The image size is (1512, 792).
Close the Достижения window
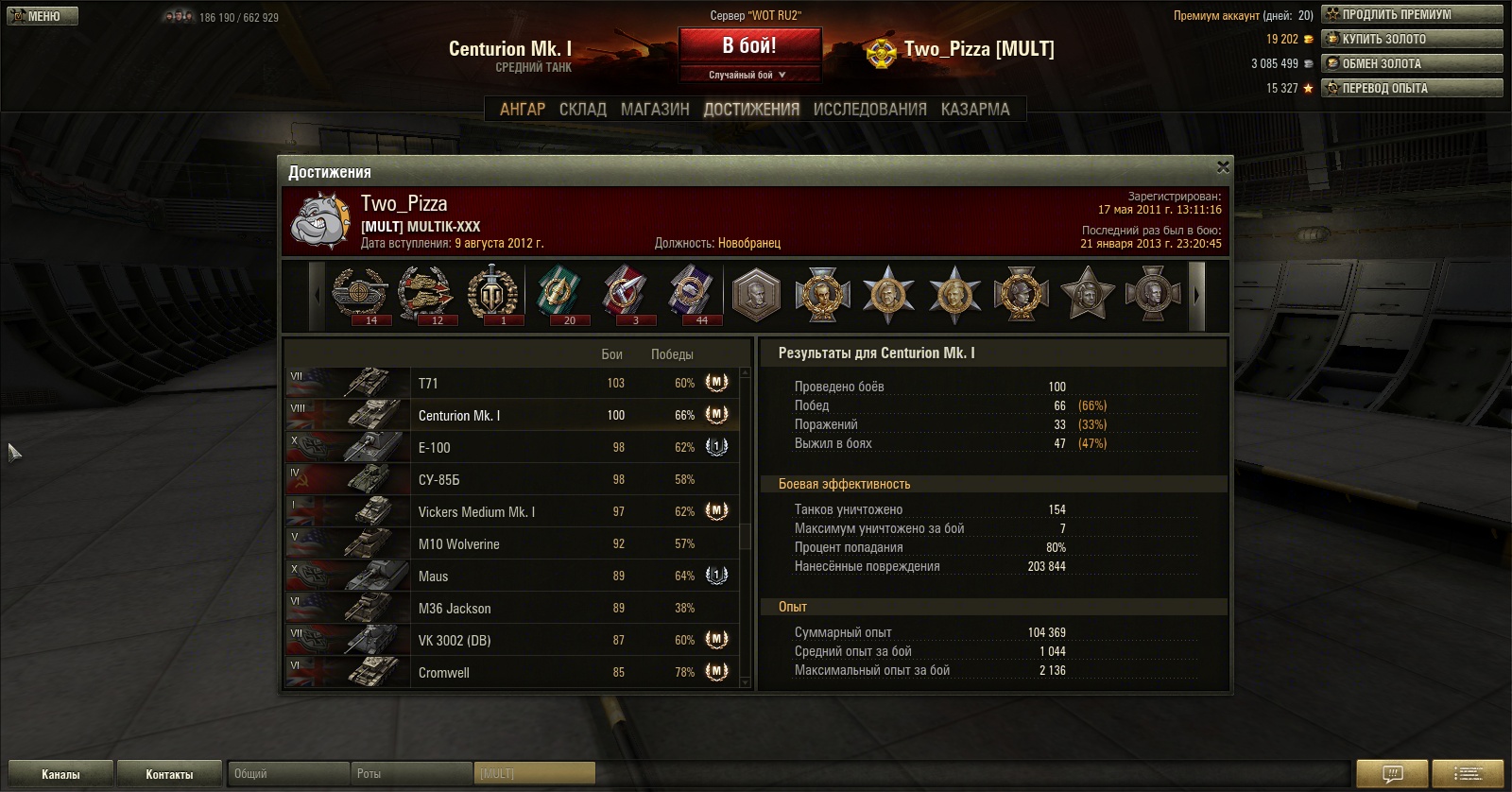pyautogui.click(x=1223, y=167)
